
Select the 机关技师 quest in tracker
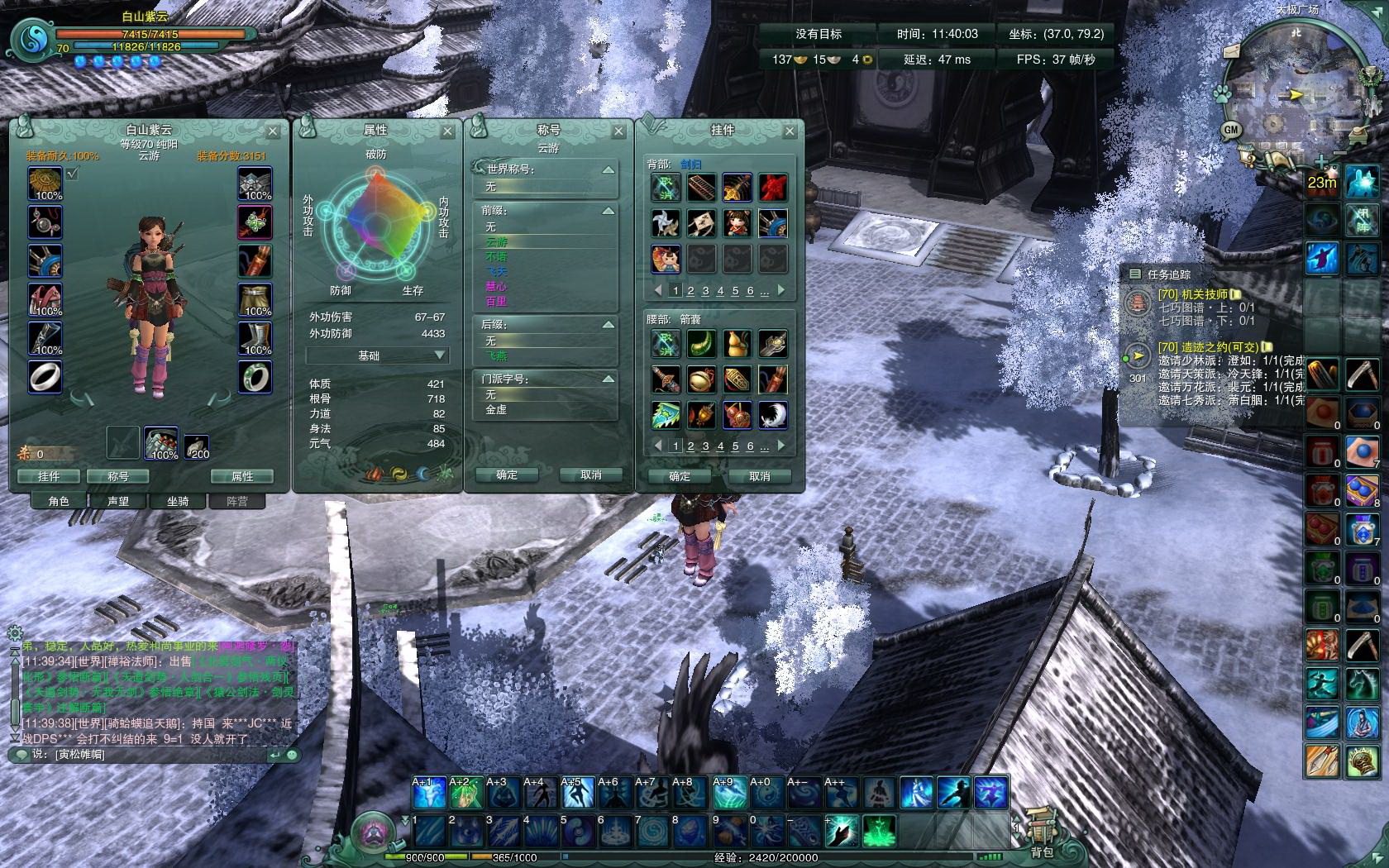pos(1192,294)
